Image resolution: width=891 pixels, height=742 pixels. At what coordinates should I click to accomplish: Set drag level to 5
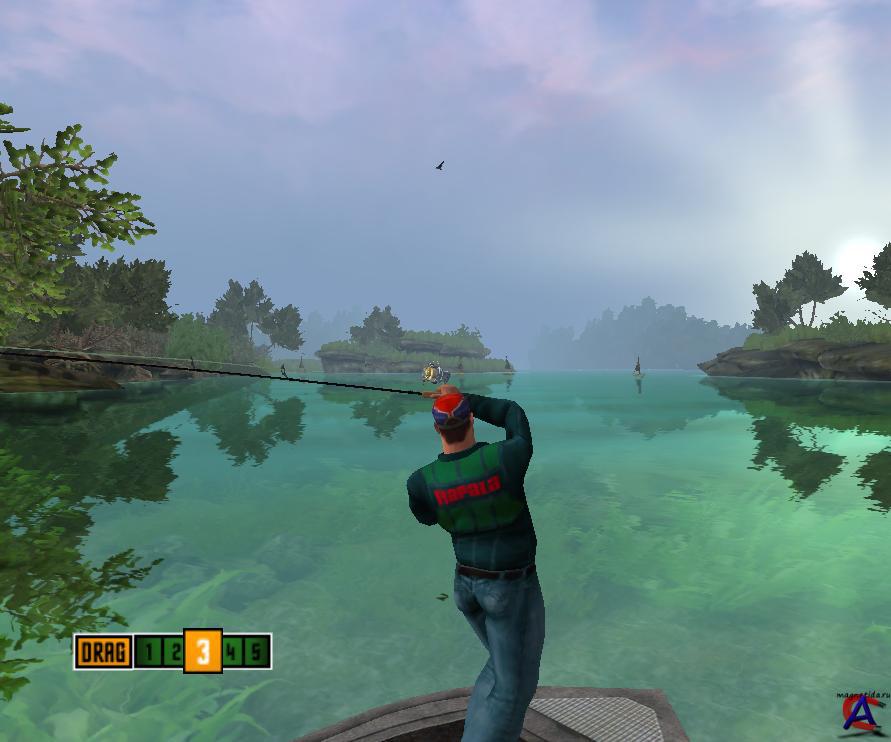(x=256, y=653)
